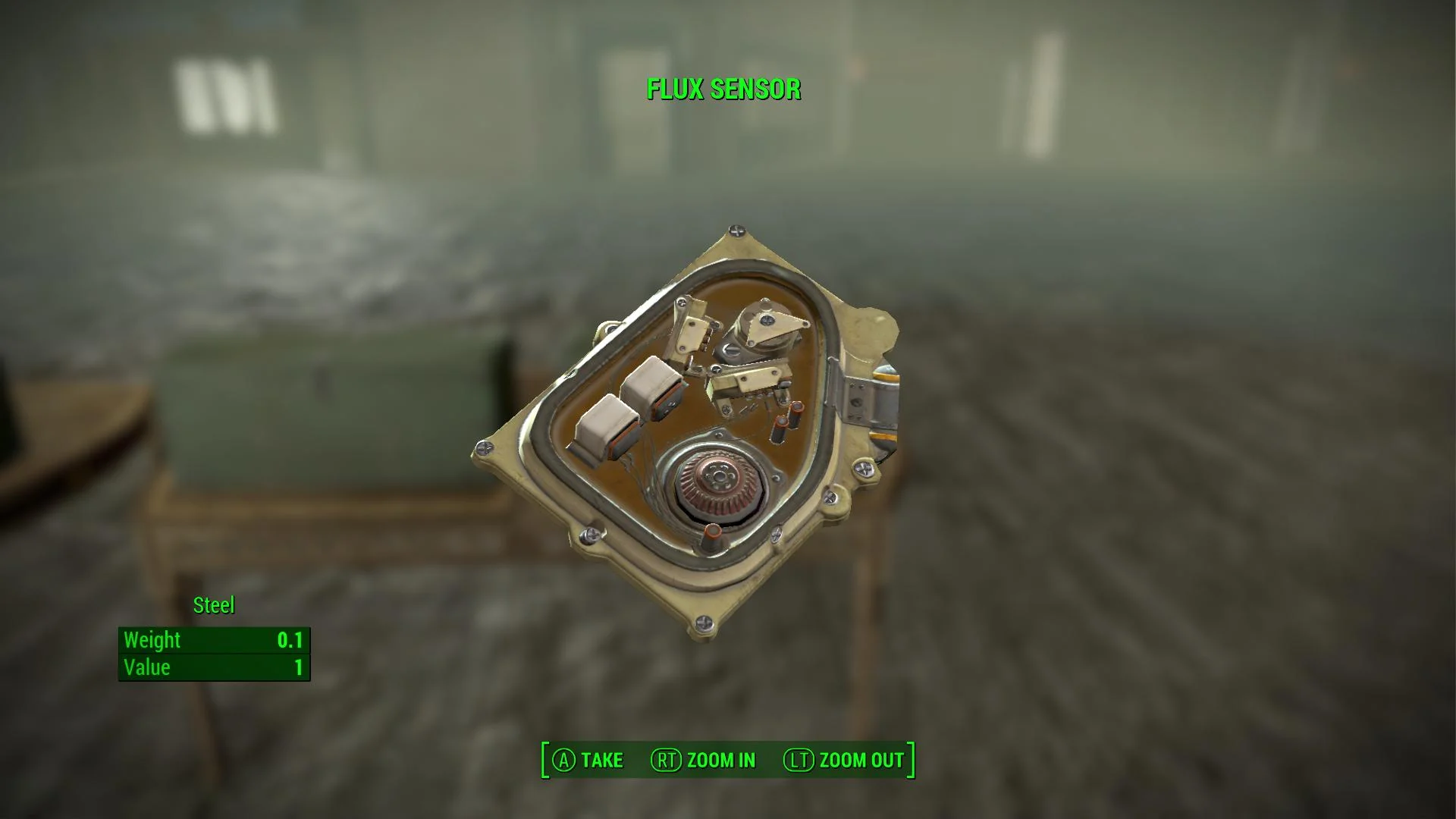
Task: Click the A button glyph beside TAKE
Action: [x=563, y=760]
